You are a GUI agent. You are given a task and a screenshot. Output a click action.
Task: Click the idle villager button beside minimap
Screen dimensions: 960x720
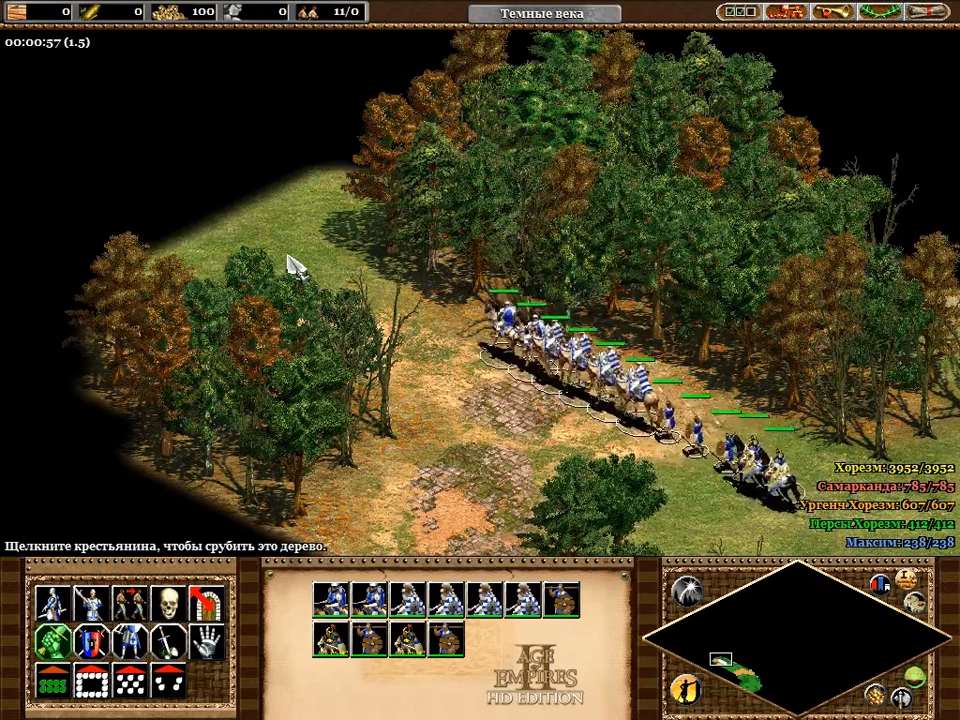coord(685,688)
